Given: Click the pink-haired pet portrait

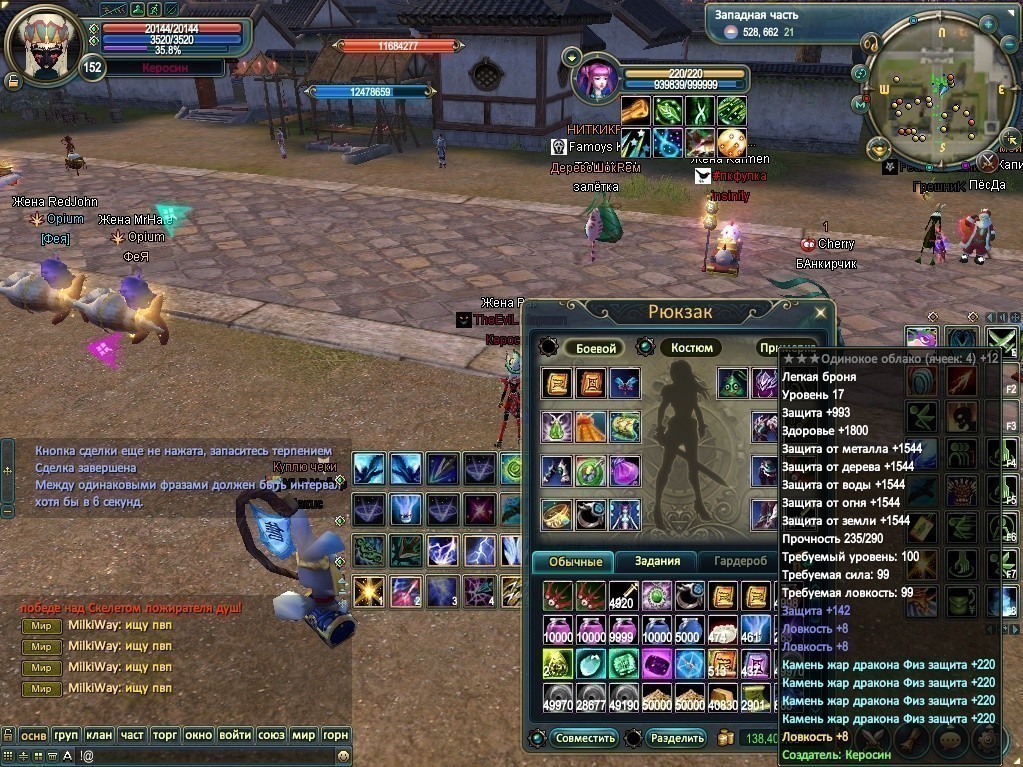Looking at the screenshot, I should click(x=597, y=79).
